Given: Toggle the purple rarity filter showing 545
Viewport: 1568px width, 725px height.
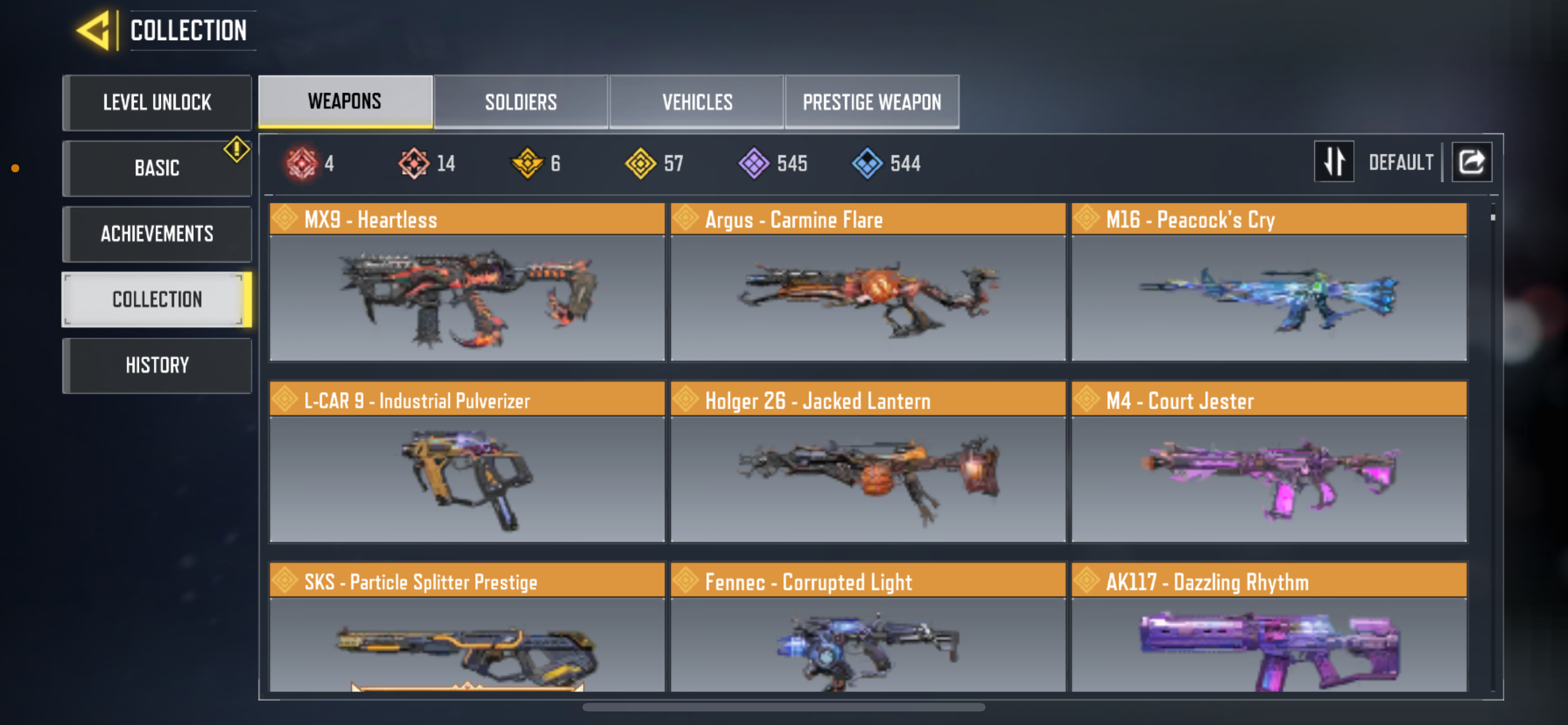Looking at the screenshot, I should point(754,162).
